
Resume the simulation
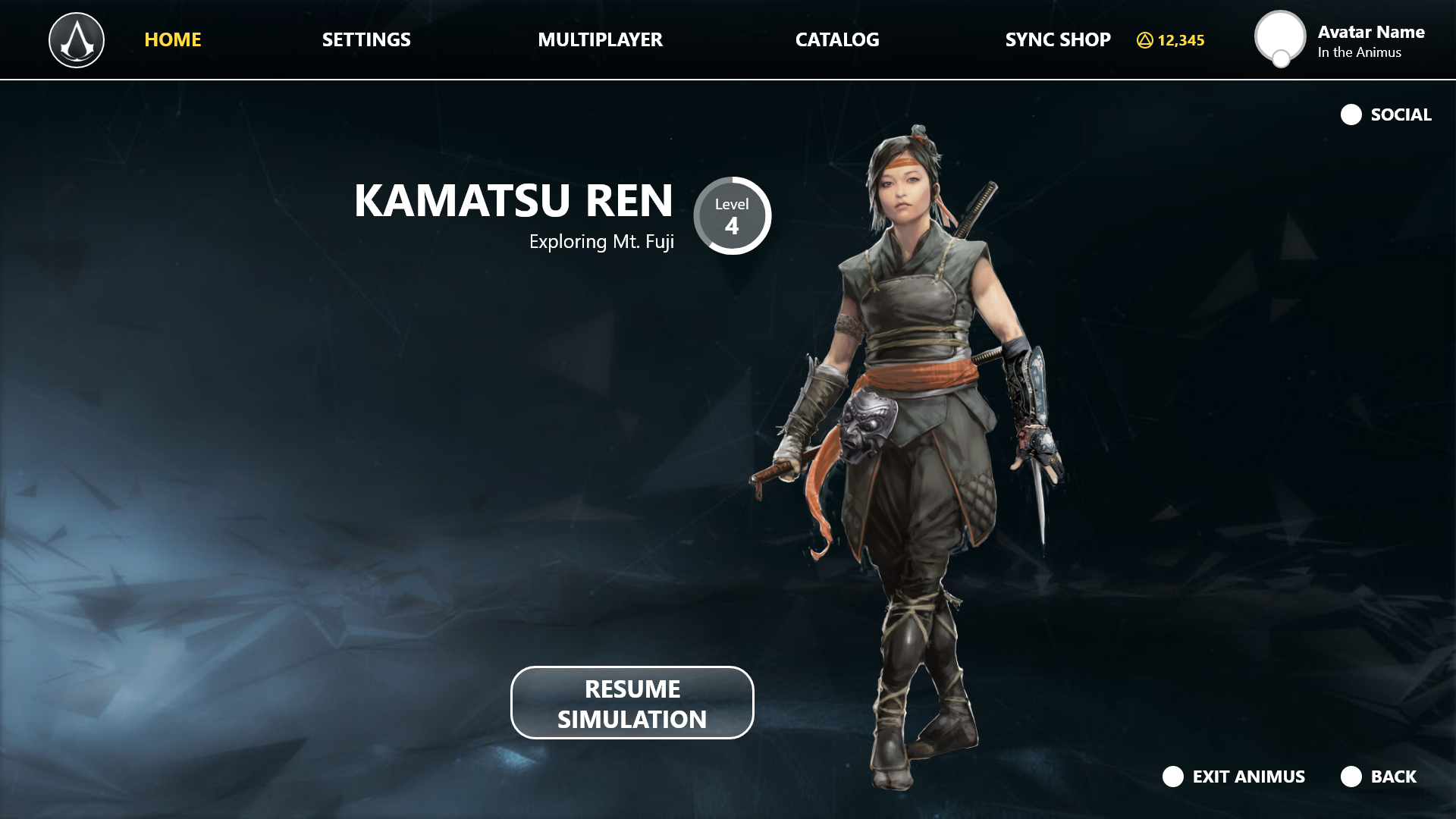pyautogui.click(x=632, y=703)
